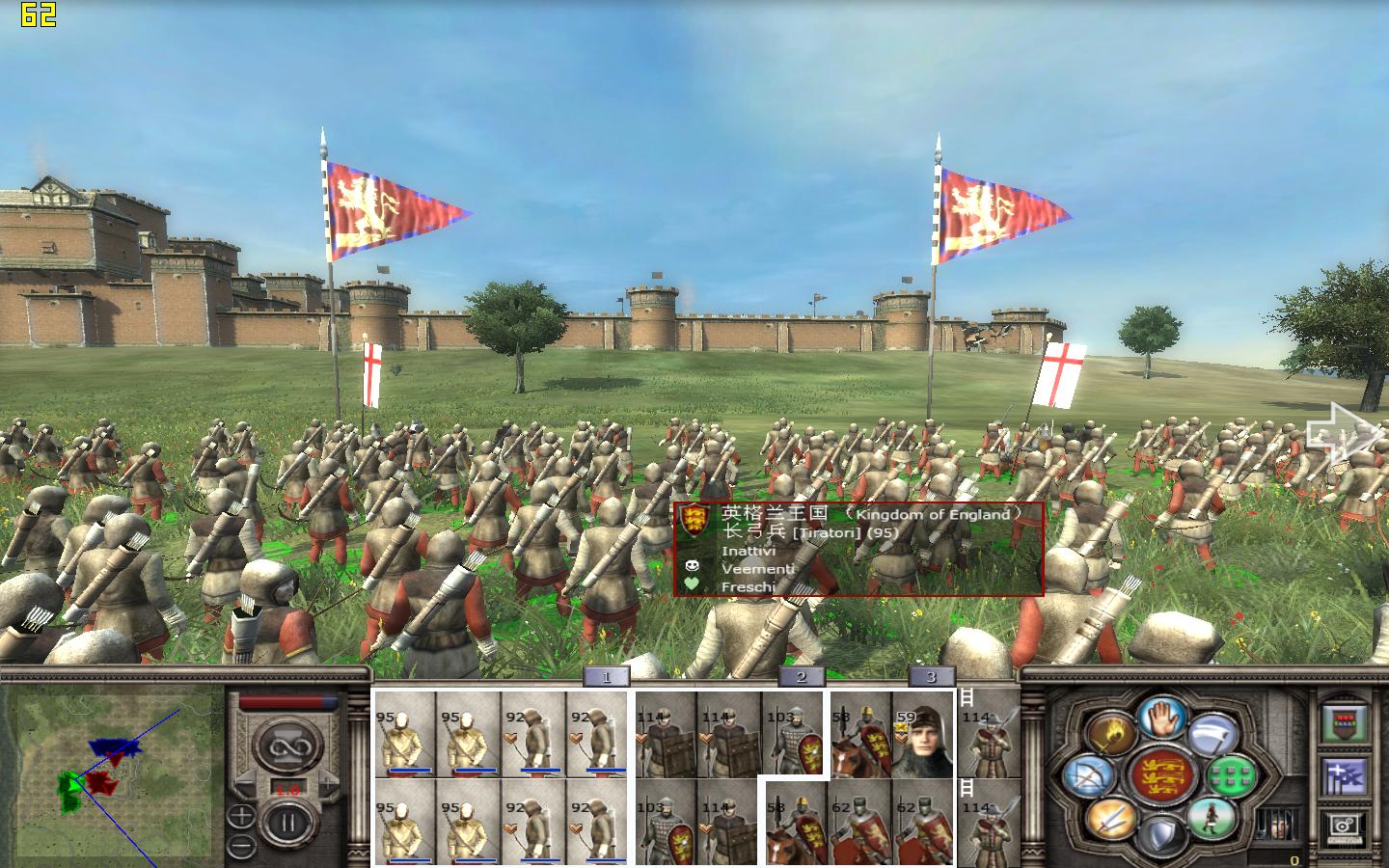Select the special weapon attack icon
Image resolution: width=1389 pixels, height=868 pixels.
[1212, 735]
